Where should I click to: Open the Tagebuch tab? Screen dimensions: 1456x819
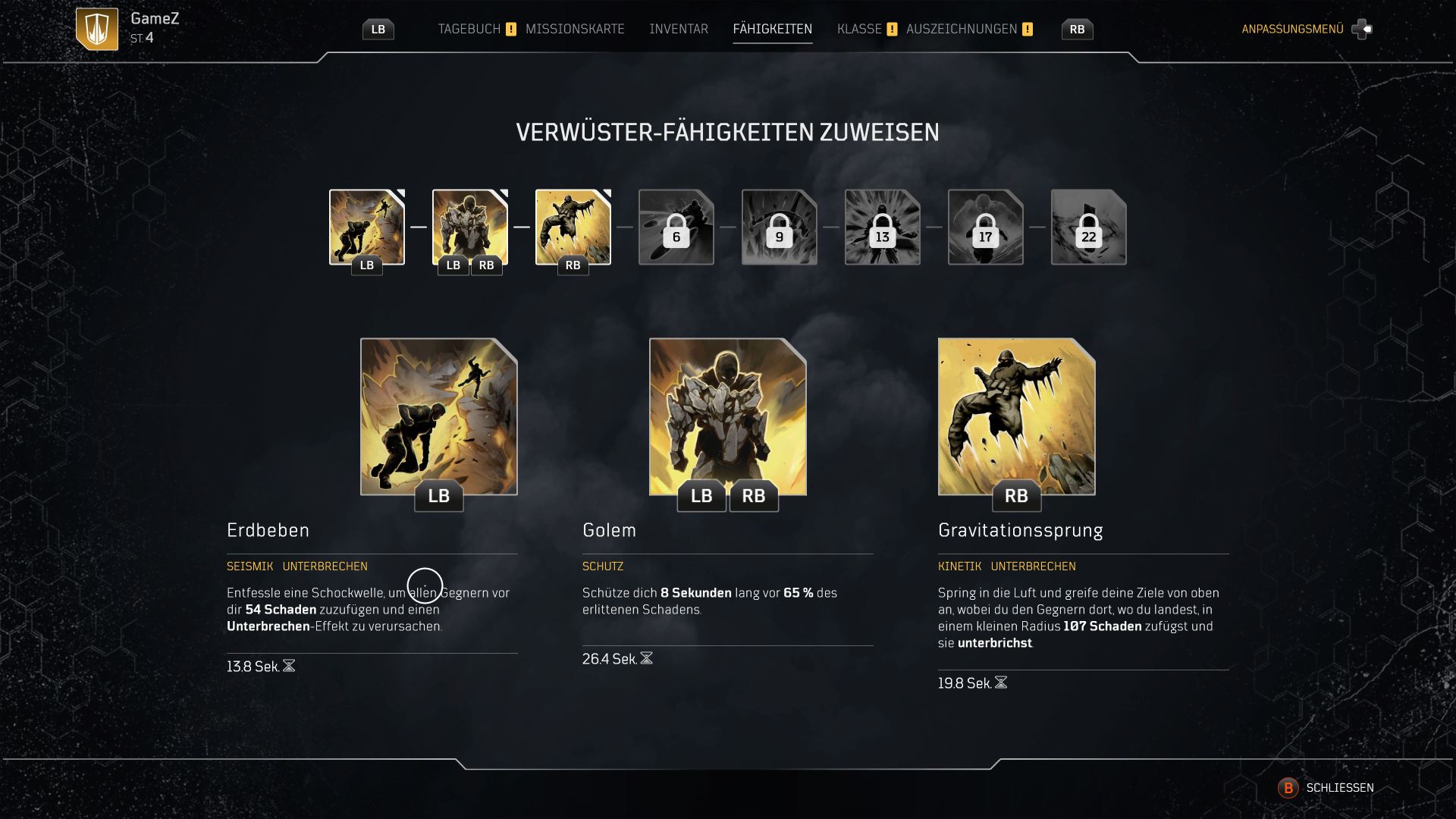469,29
